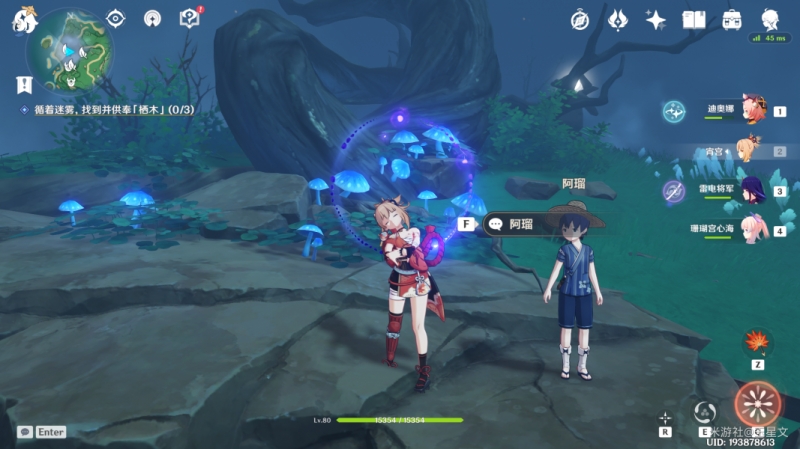
Task: Activate the elemental burst firework skill
Action: (756, 405)
